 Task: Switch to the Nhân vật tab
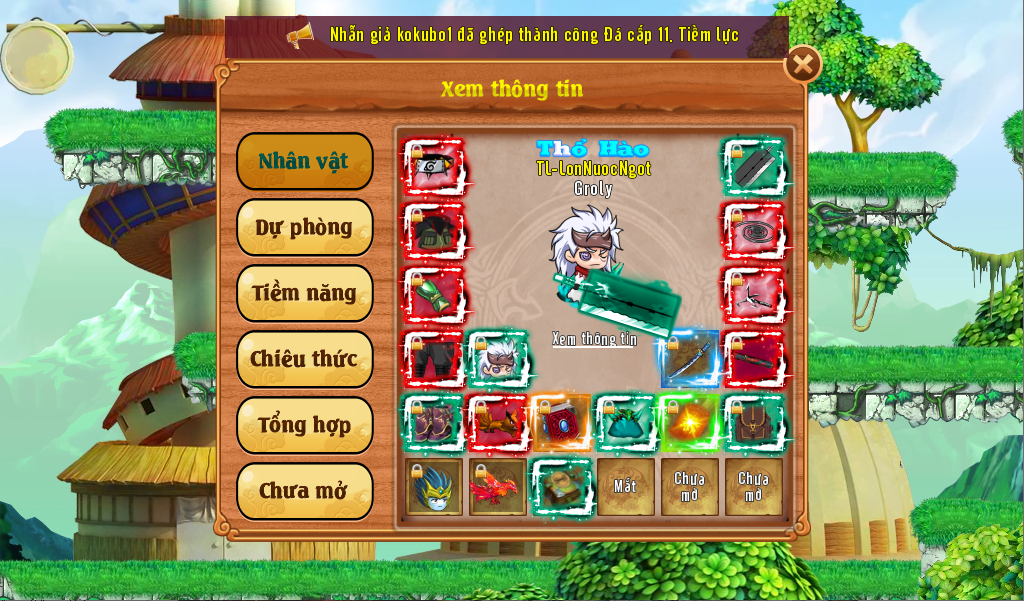[304, 161]
